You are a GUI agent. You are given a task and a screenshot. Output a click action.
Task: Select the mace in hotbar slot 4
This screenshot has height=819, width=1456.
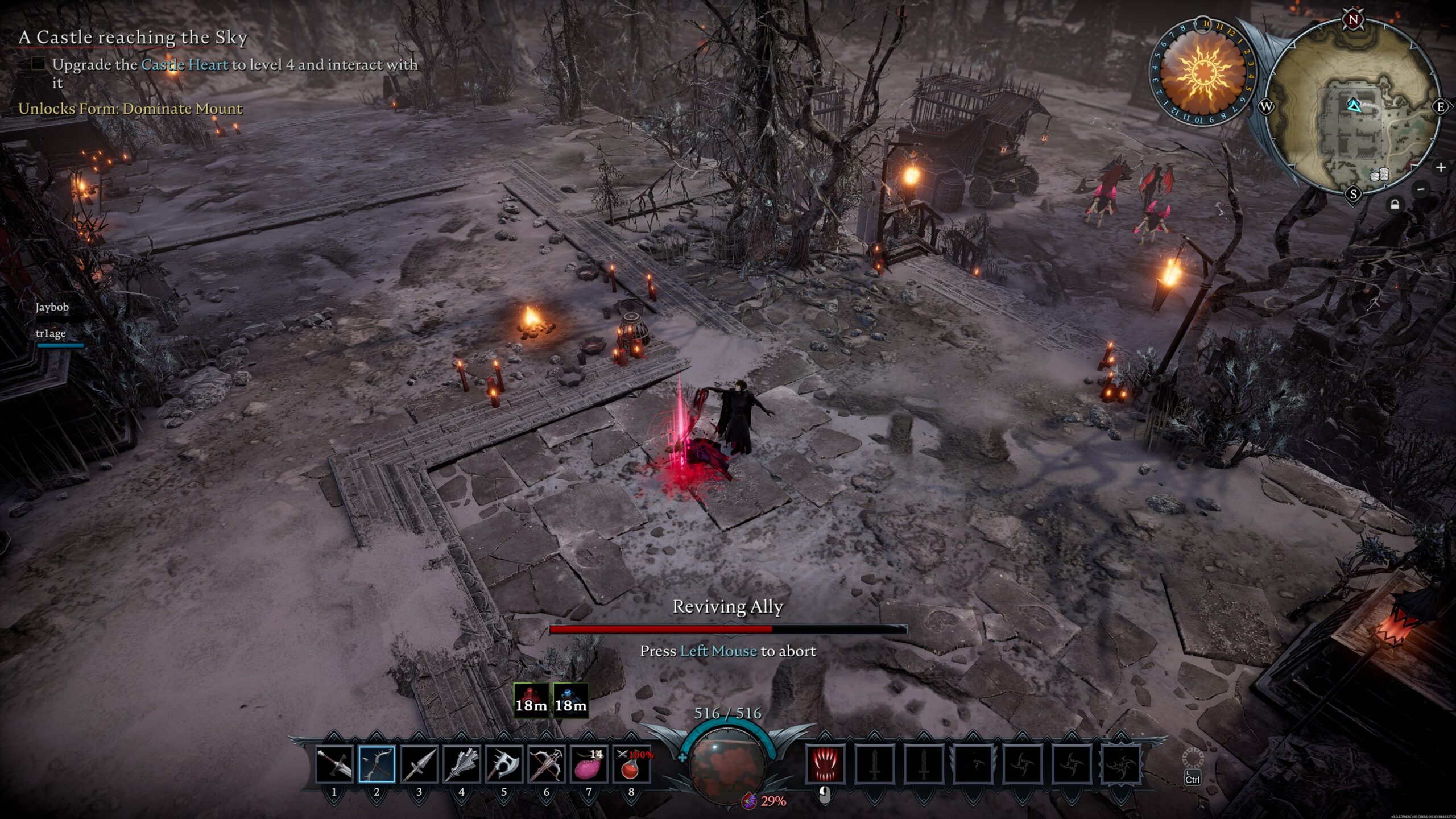tap(461, 764)
